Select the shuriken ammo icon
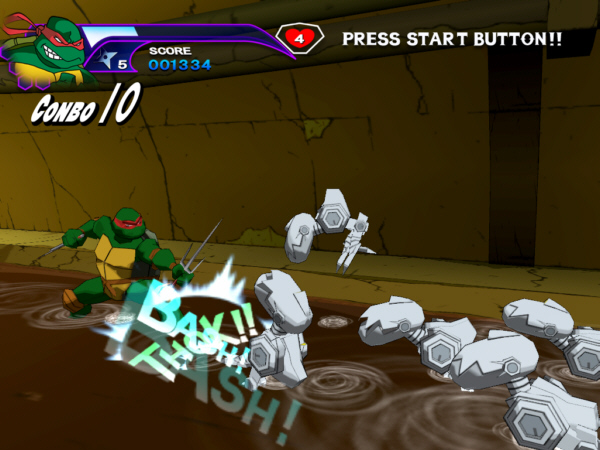Viewport: 600px width, 450px height. click(x=106, y=58)
